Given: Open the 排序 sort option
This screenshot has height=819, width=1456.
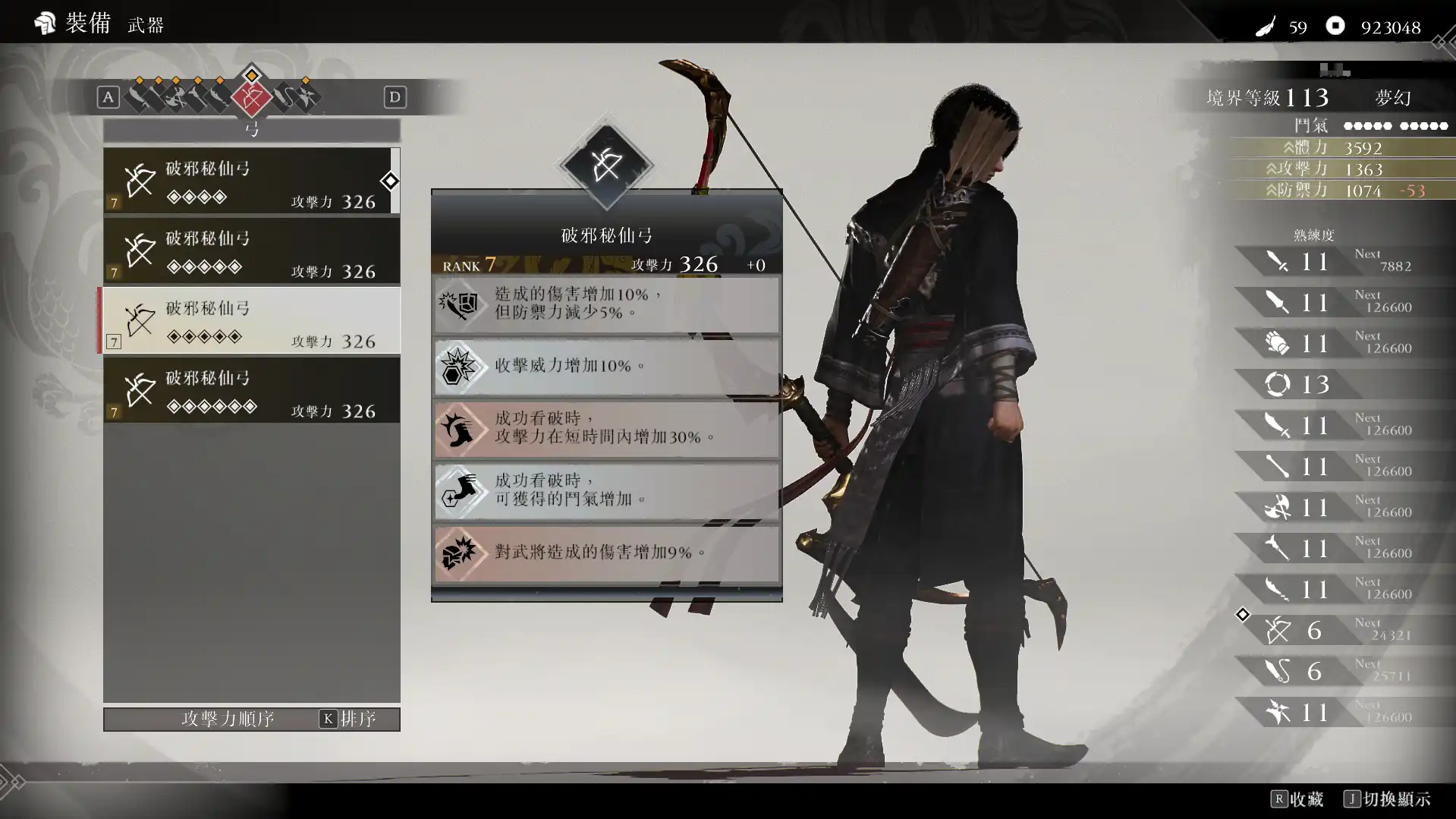Looking at the screenshot, I should coord(348,719).
